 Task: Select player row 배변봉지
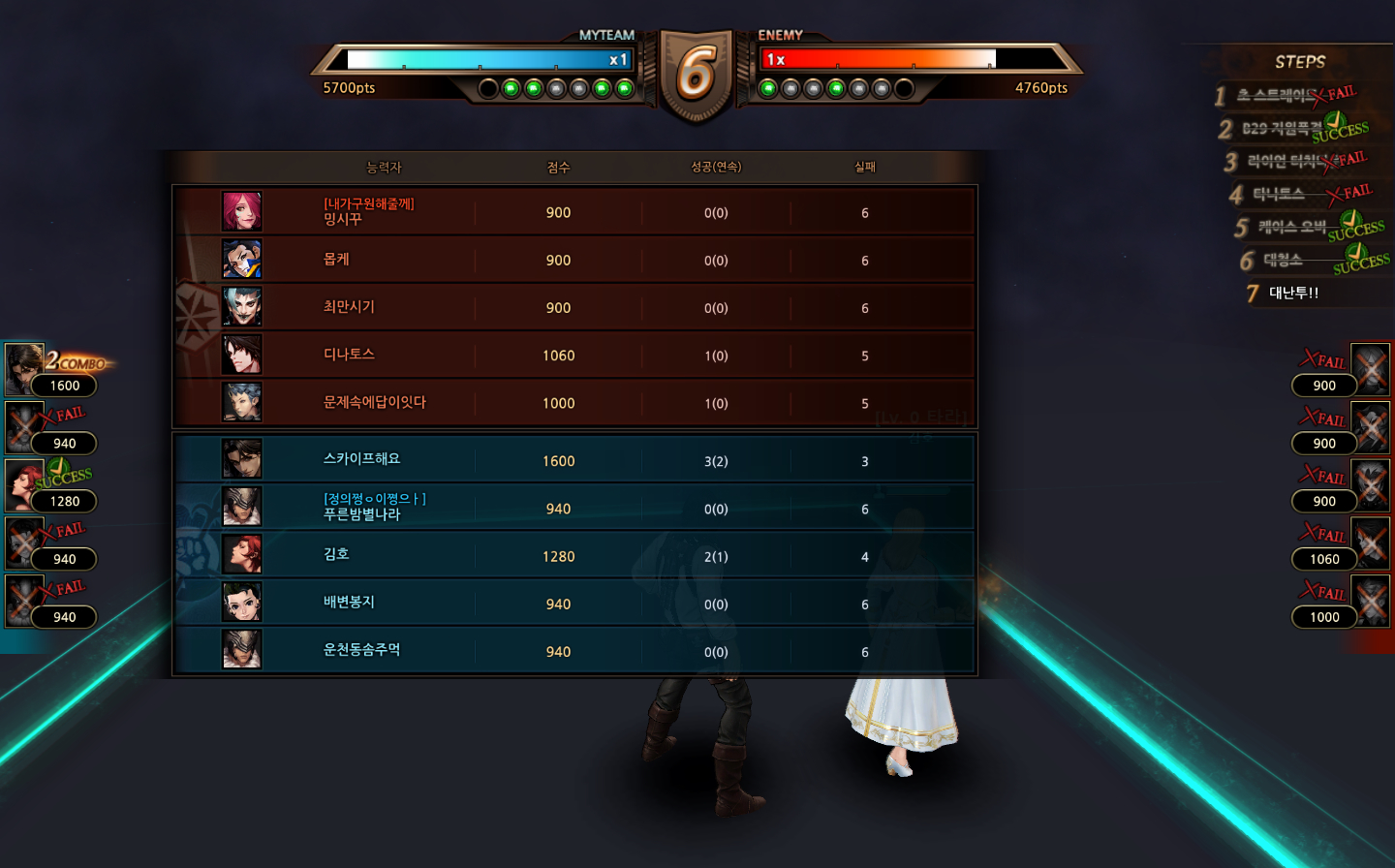pos(573,603)
